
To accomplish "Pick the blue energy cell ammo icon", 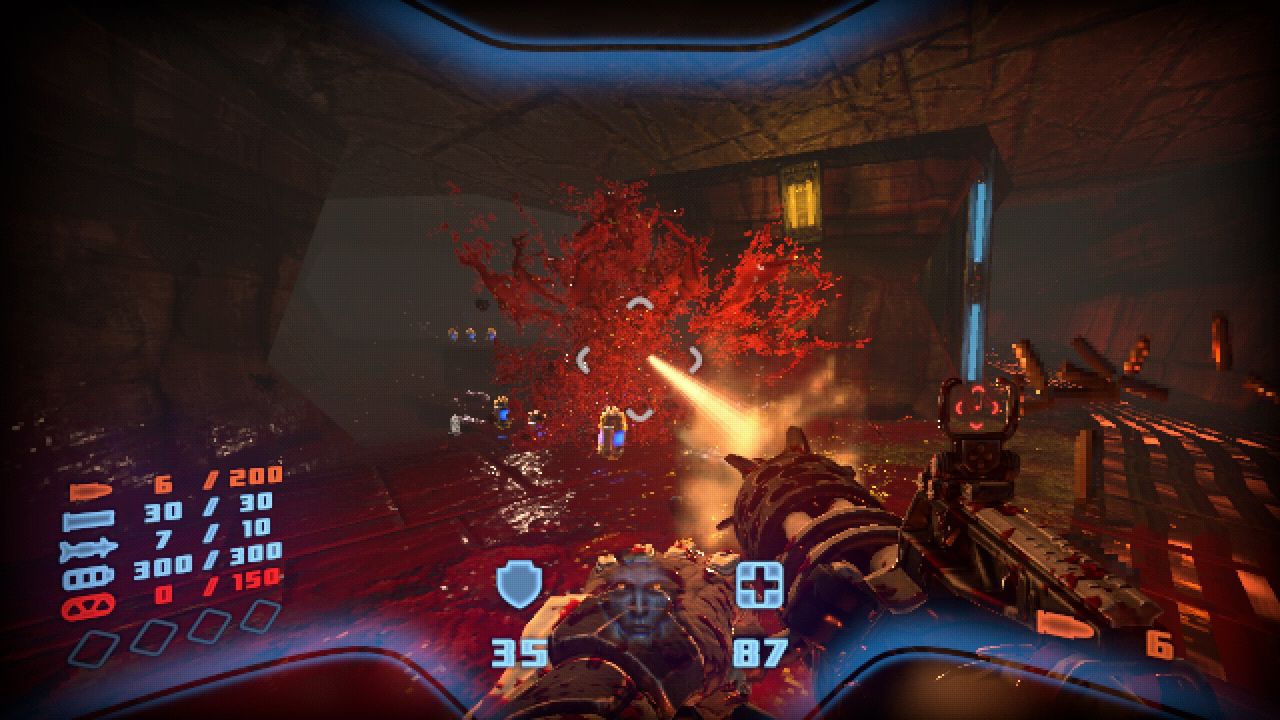I will (88, 578).
